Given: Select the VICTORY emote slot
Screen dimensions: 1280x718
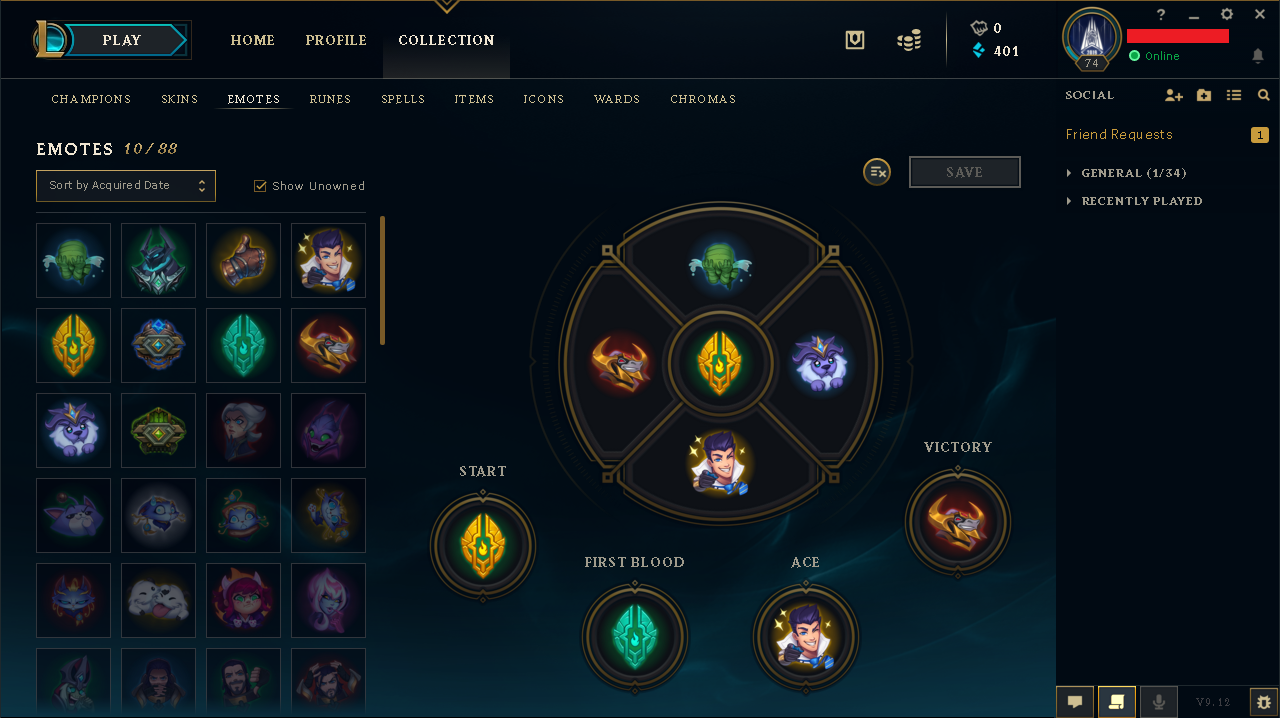Looking at the screenshot, I should coord(957,521).
